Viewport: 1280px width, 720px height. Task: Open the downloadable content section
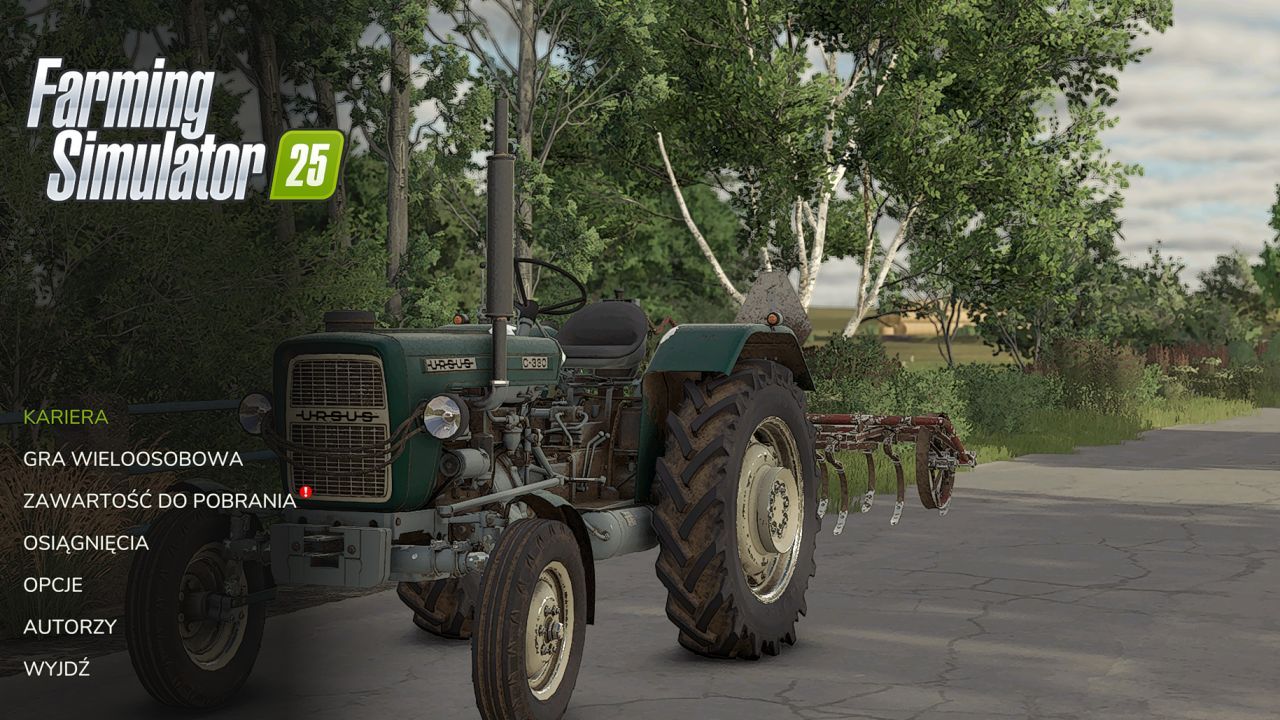158,502
